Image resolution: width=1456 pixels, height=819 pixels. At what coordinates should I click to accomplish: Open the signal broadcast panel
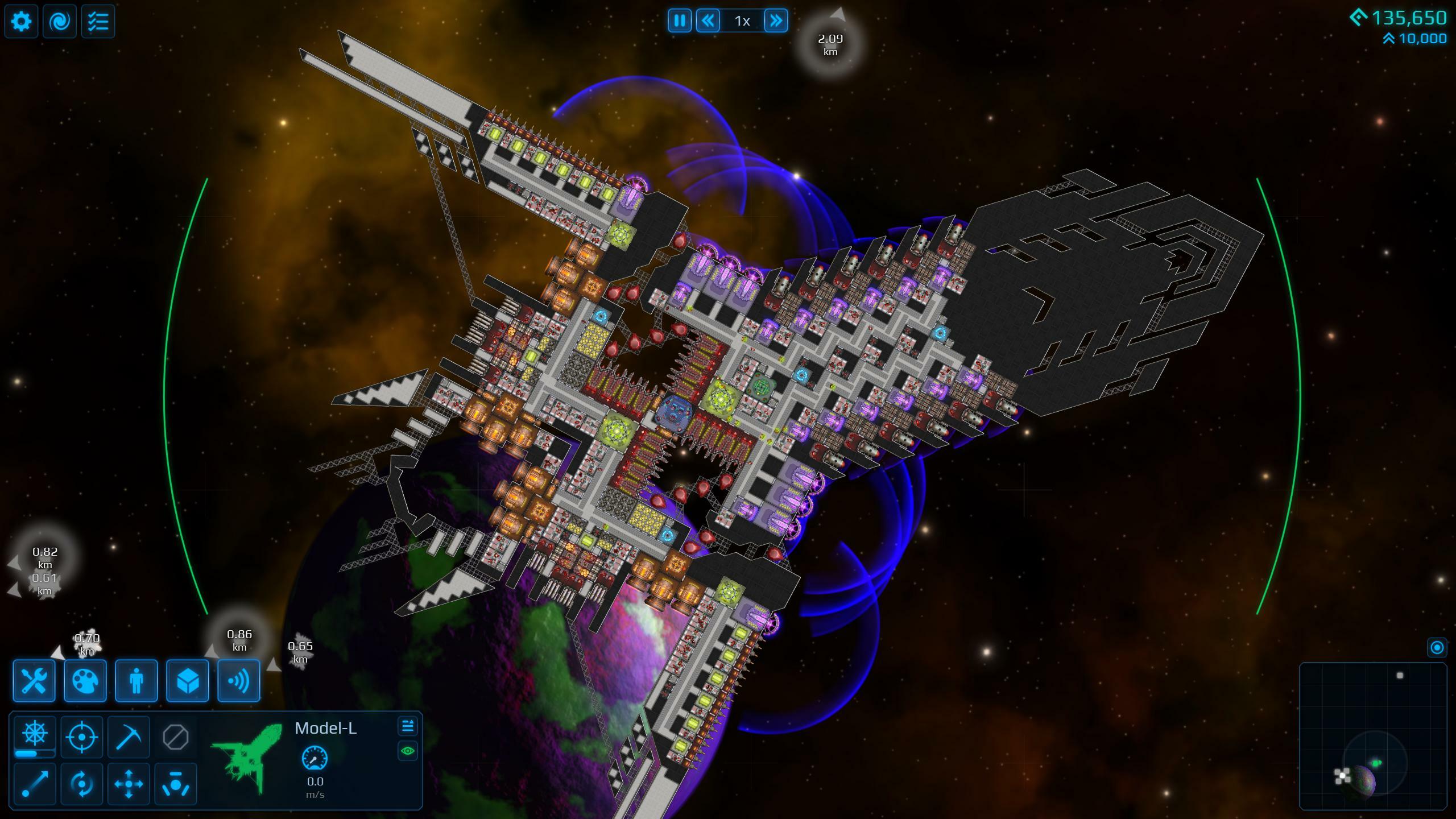(239, 681)
